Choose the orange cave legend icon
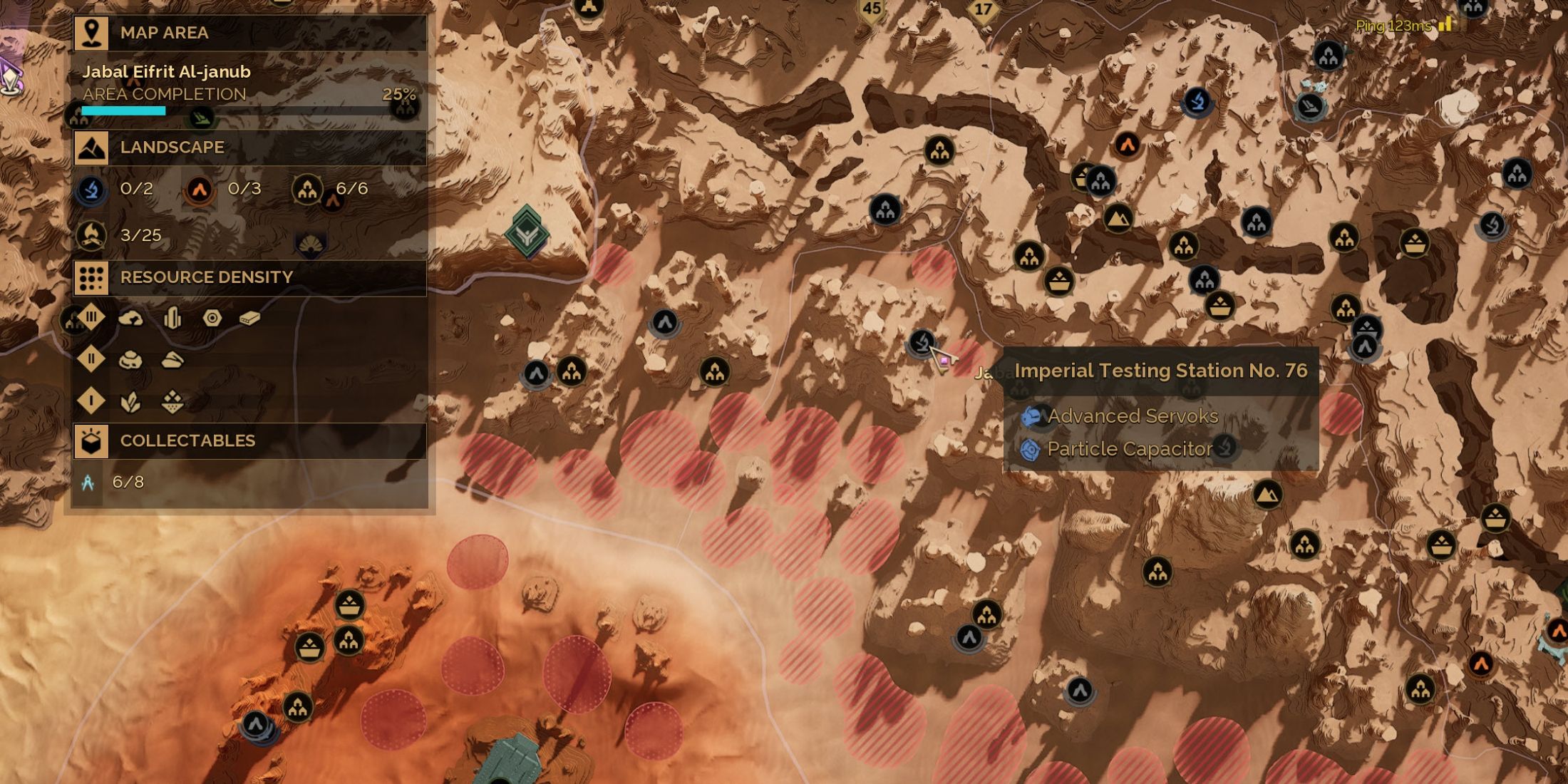The image size is (1568, 784). [x=200, y=190]
